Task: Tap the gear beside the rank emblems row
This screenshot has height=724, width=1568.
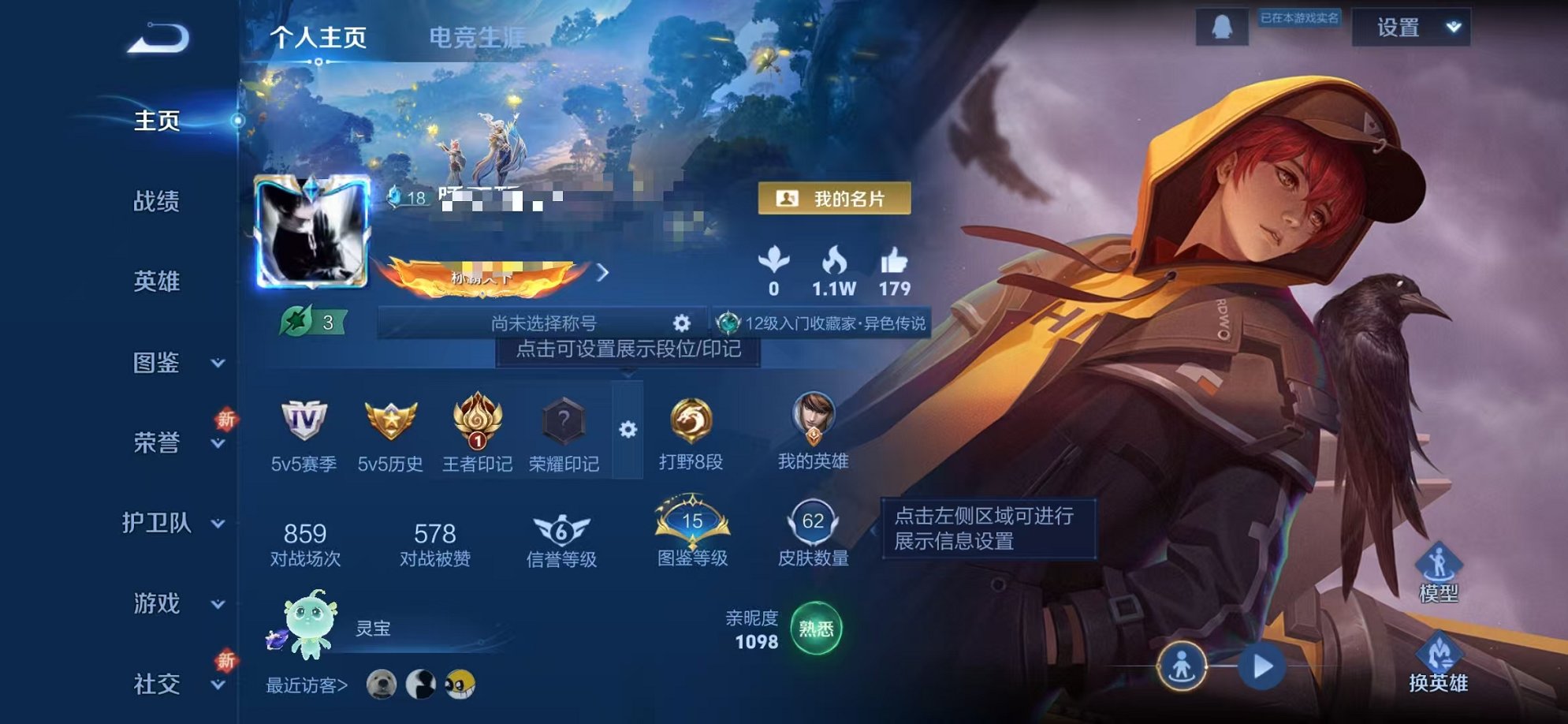Action: (627, 430)
